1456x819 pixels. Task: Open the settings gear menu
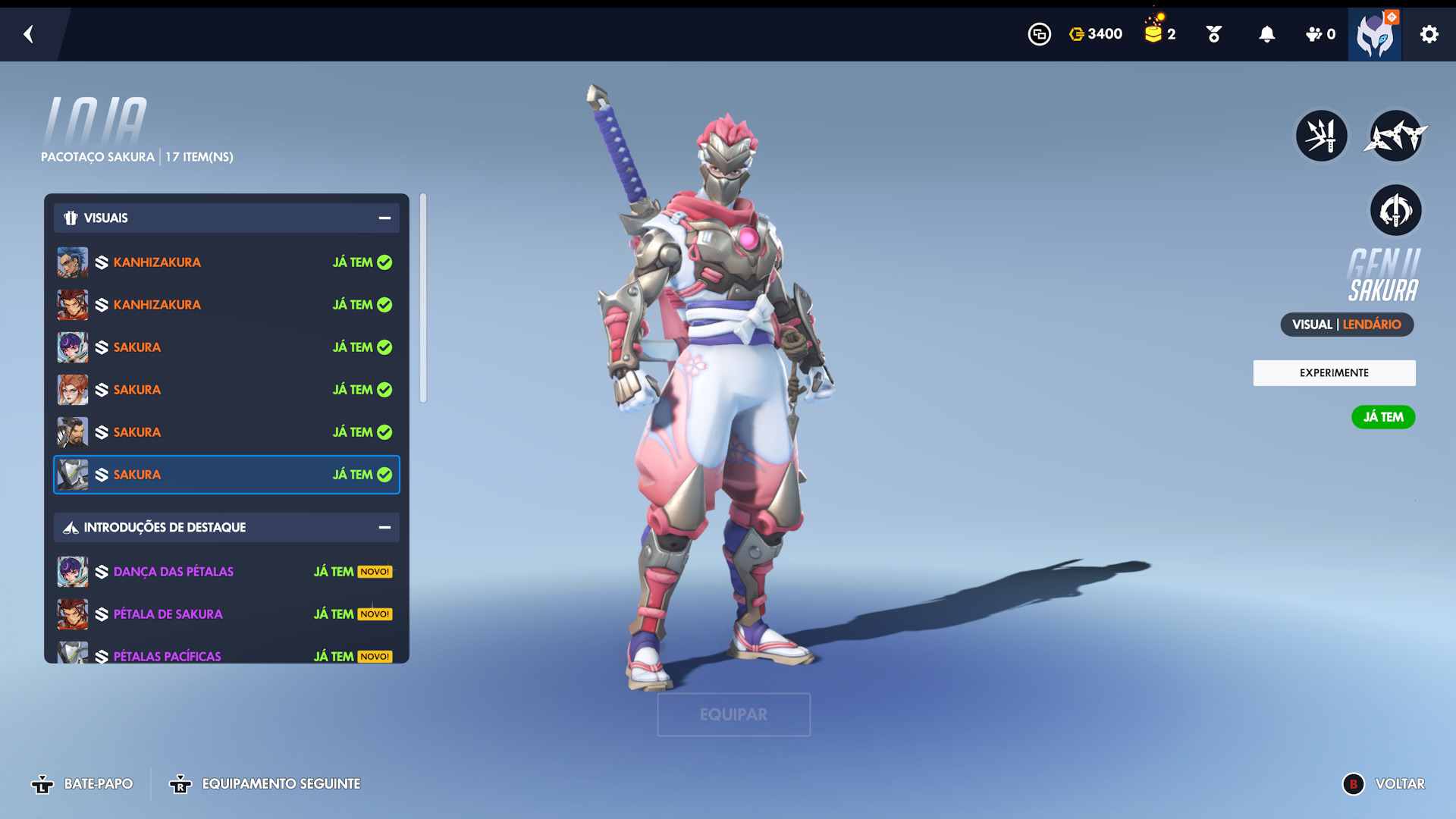(1429, 34)
